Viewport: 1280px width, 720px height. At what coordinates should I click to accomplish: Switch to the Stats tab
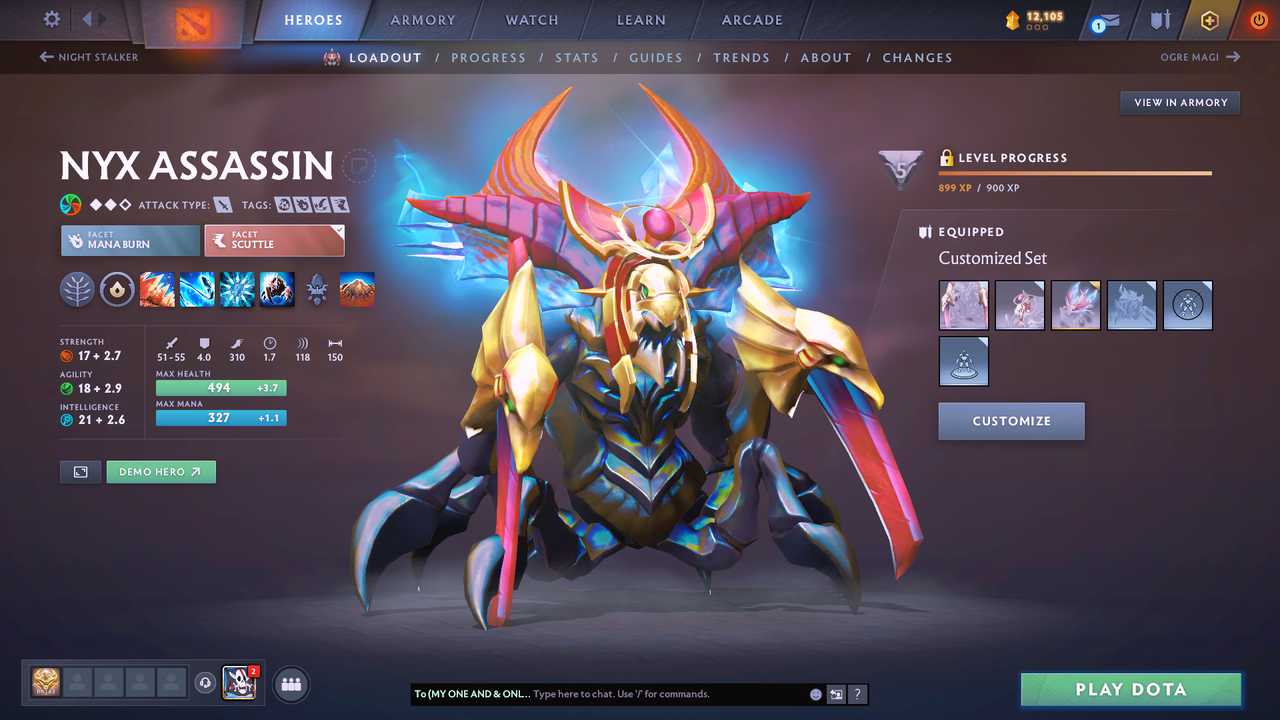pos(577,57)
